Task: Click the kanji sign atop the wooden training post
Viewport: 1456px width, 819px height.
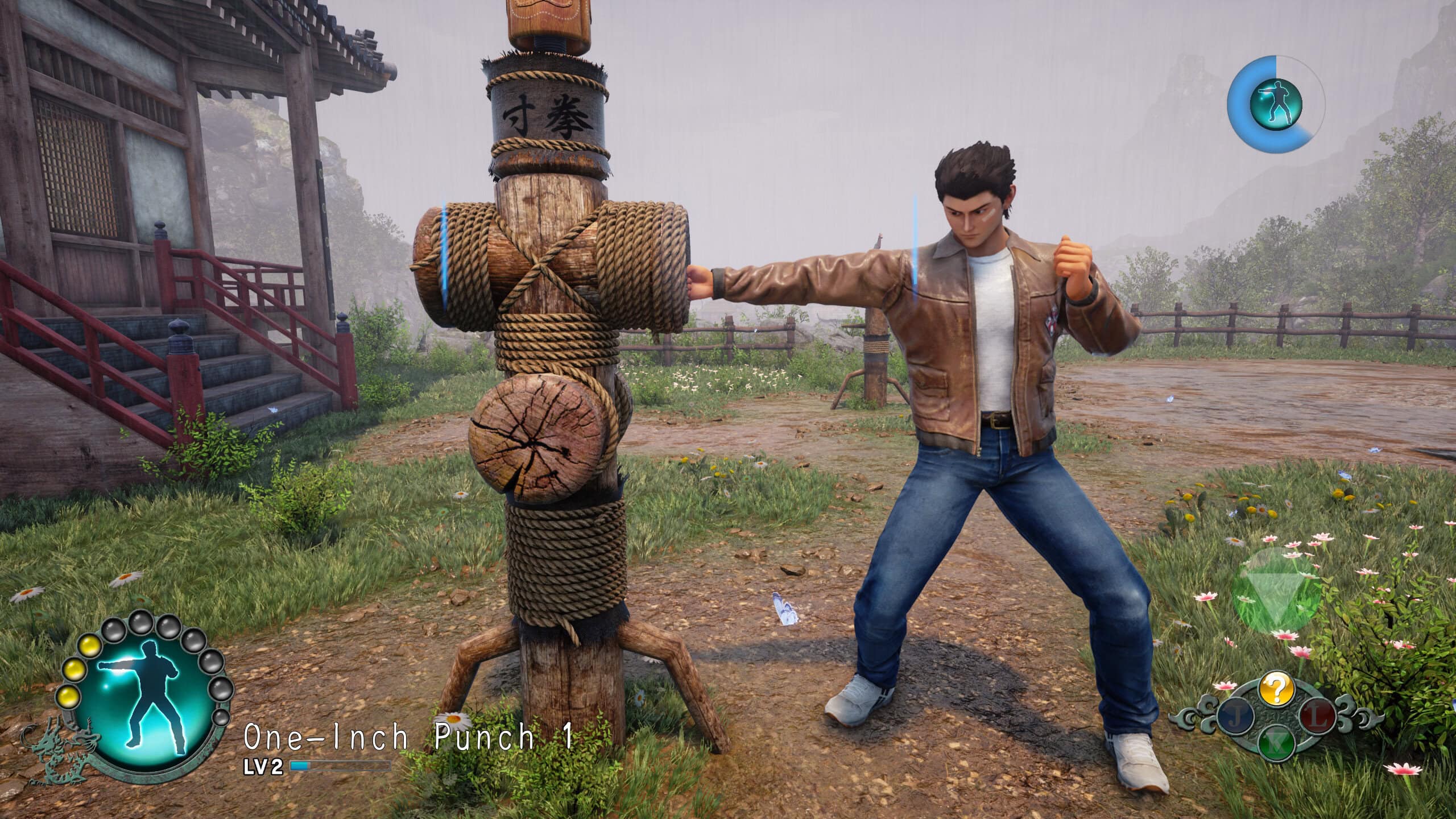Action: click(x=548, y=114)
